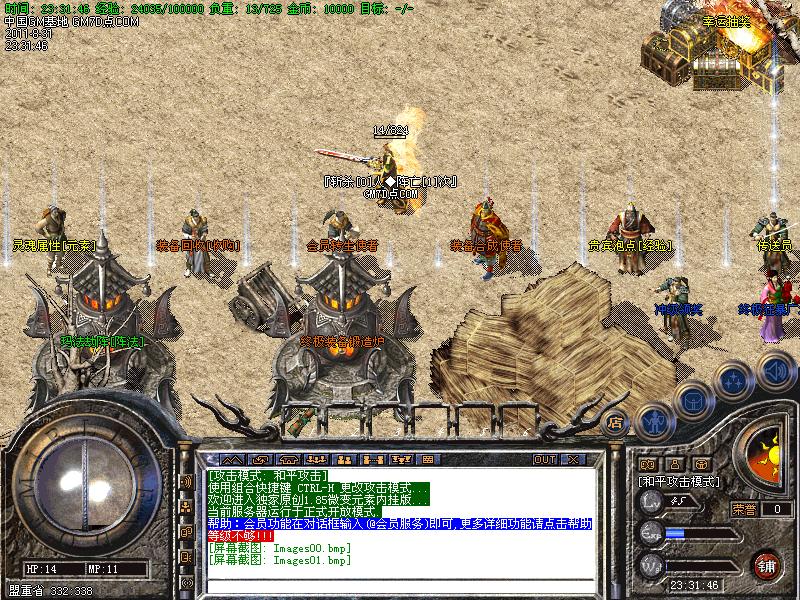Open the skills sparkle round button
Screen dimensions: 800x600
tap(733, 382)
